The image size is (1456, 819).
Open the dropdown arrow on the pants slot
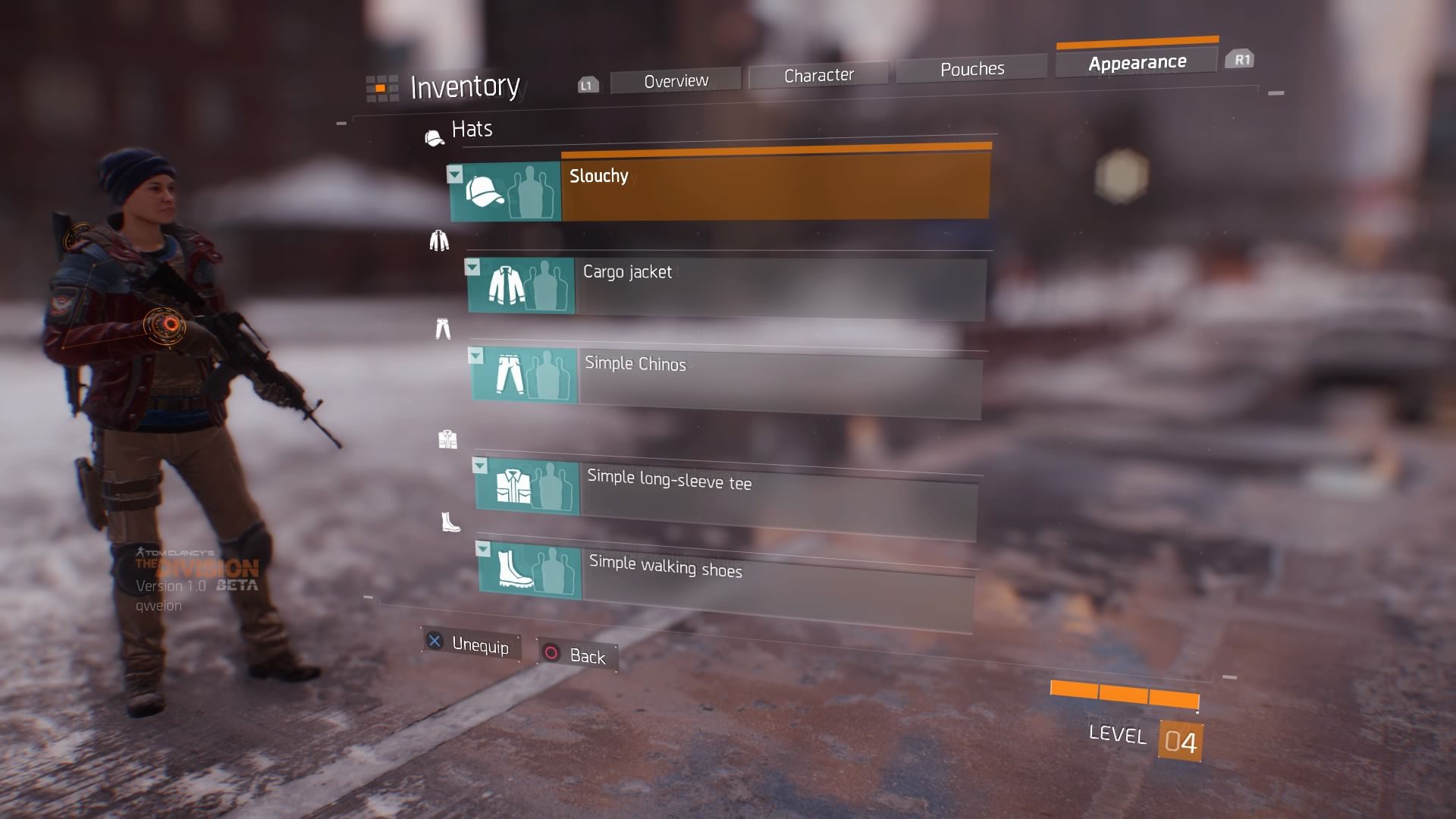(x=475, y=356)
